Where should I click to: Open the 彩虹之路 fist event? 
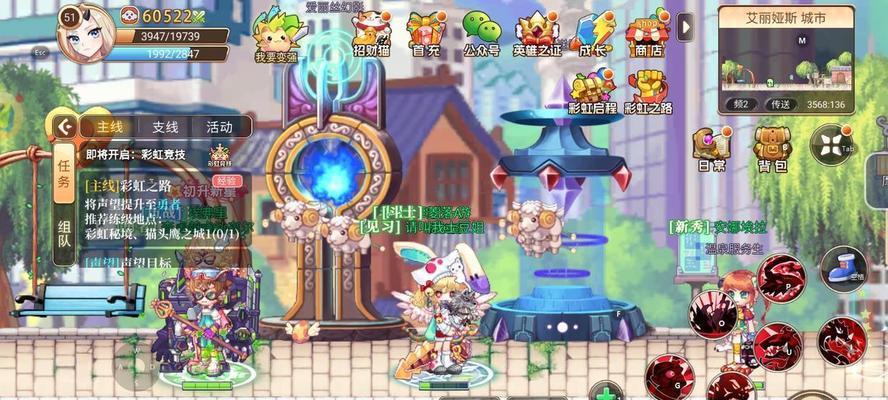647,88
